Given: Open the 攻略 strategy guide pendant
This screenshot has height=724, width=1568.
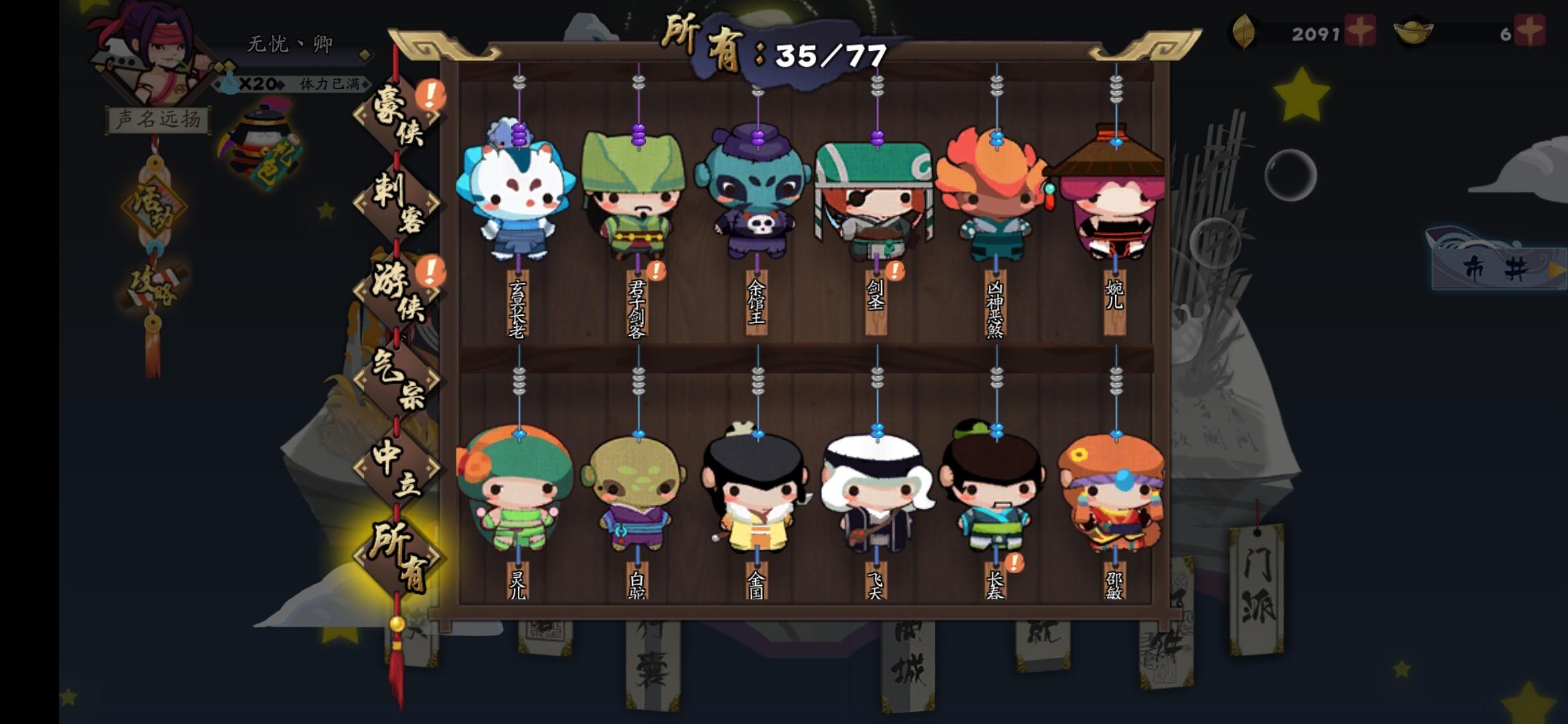Looking at the screenshot, I should tap(154, 285).
